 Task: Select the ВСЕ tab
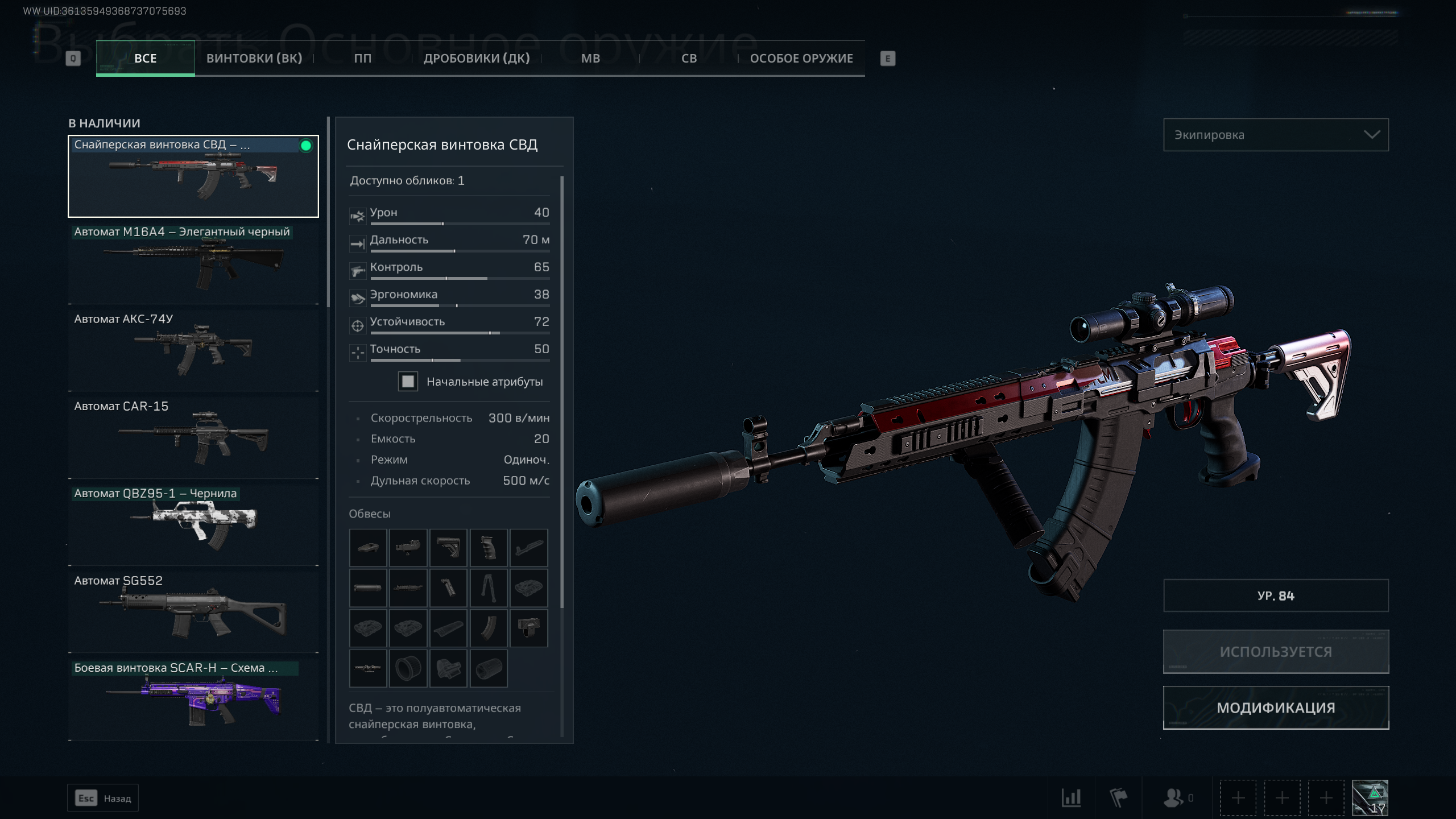pyautogui.click(x=146, y=59)
